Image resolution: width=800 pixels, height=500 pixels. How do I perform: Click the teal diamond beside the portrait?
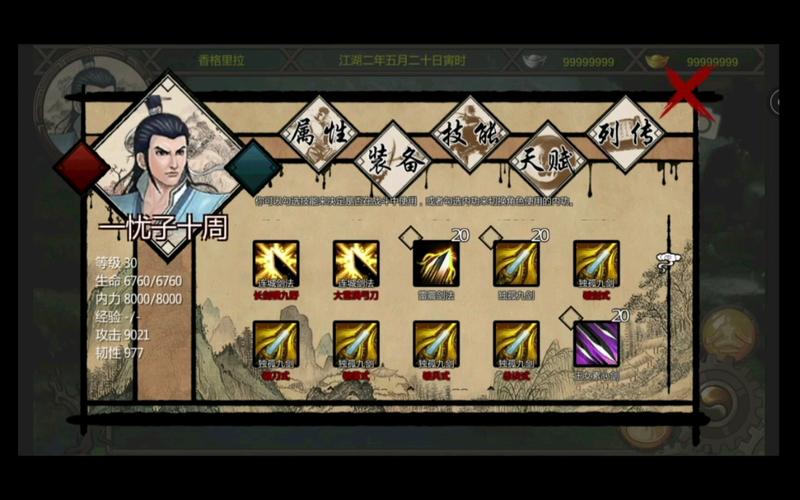coord(253,166)
